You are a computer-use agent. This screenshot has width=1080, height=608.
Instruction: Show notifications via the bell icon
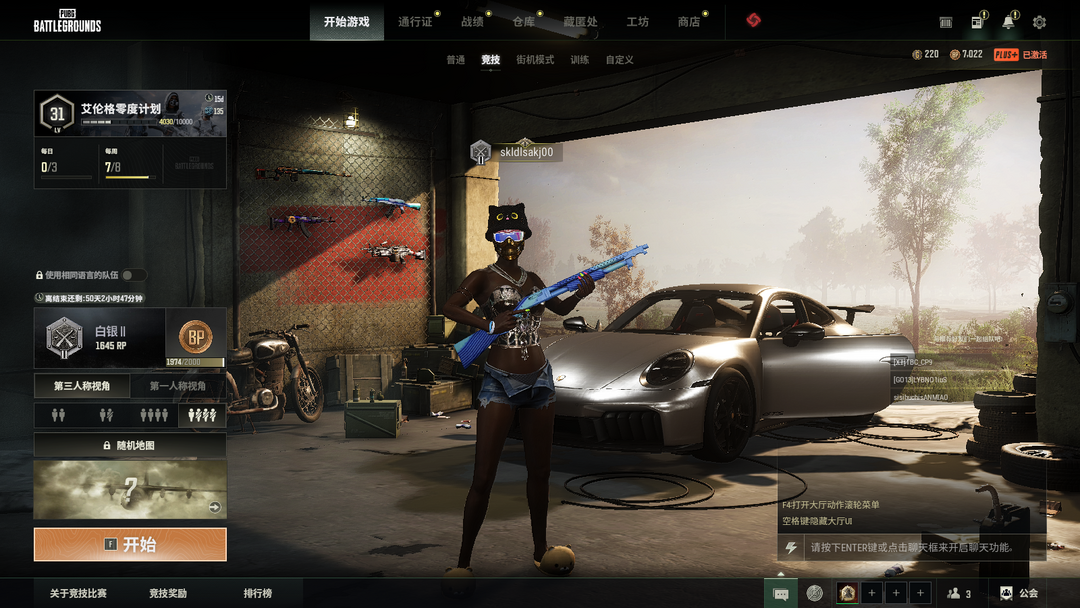pos(1008,22)
